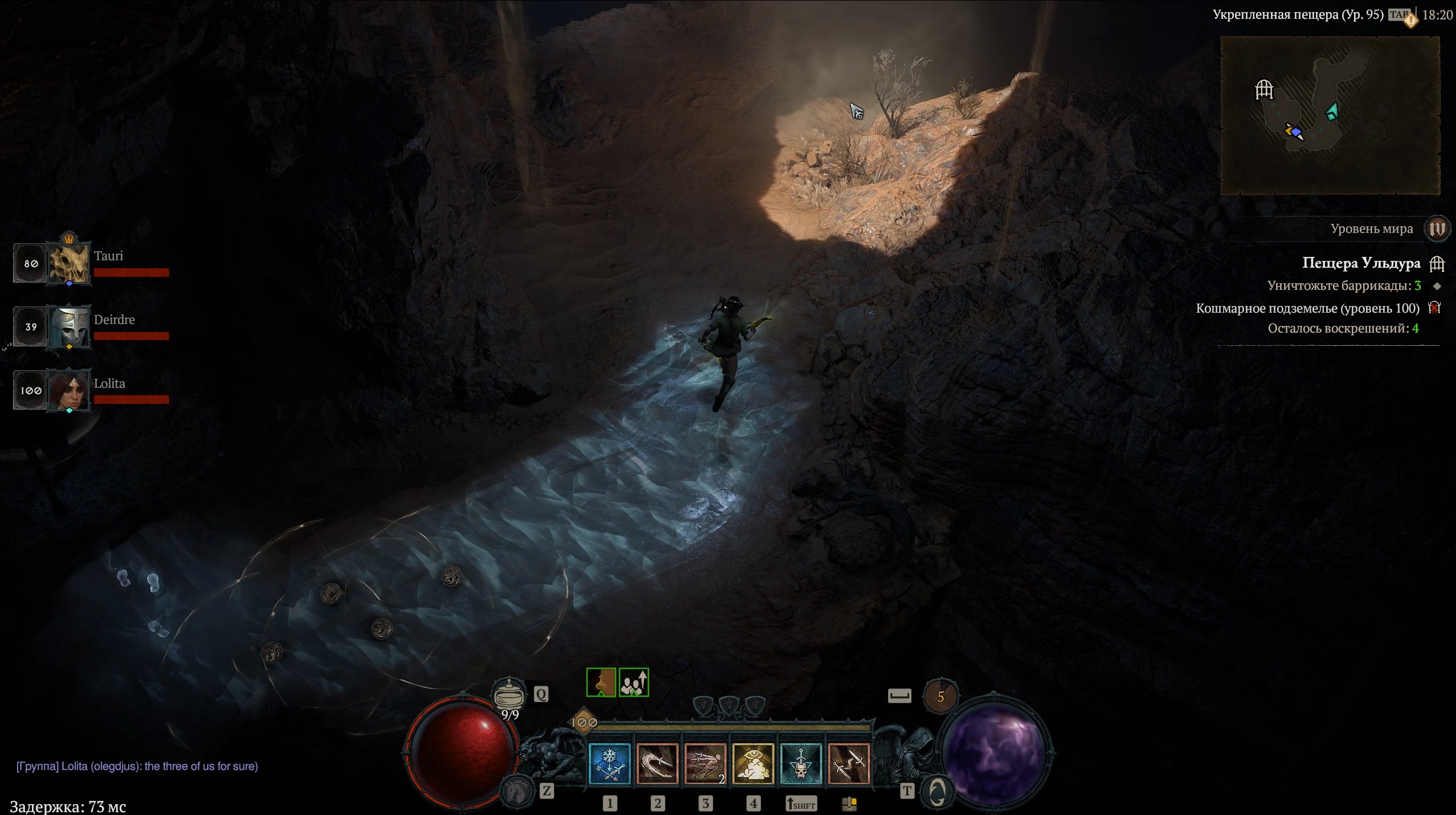Inspect the party experience bonus buff icon
The width and height of the screenshot is (1456, 815).
pos(633,682)
